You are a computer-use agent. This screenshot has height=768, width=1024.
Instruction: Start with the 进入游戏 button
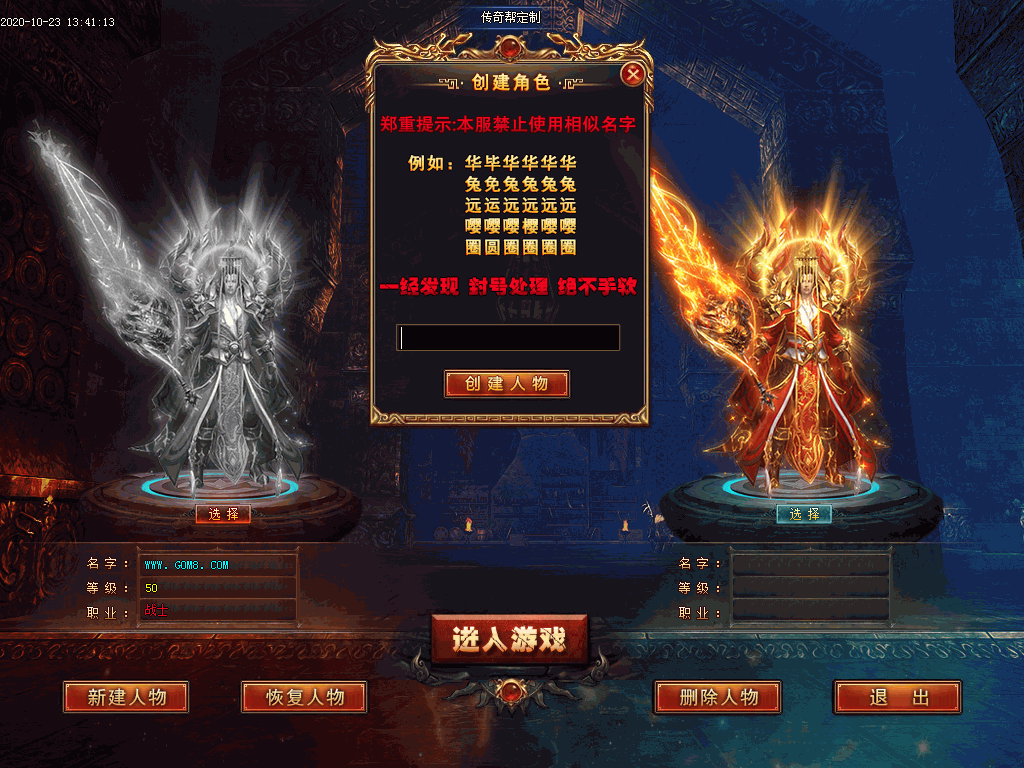tap(509, 639)
